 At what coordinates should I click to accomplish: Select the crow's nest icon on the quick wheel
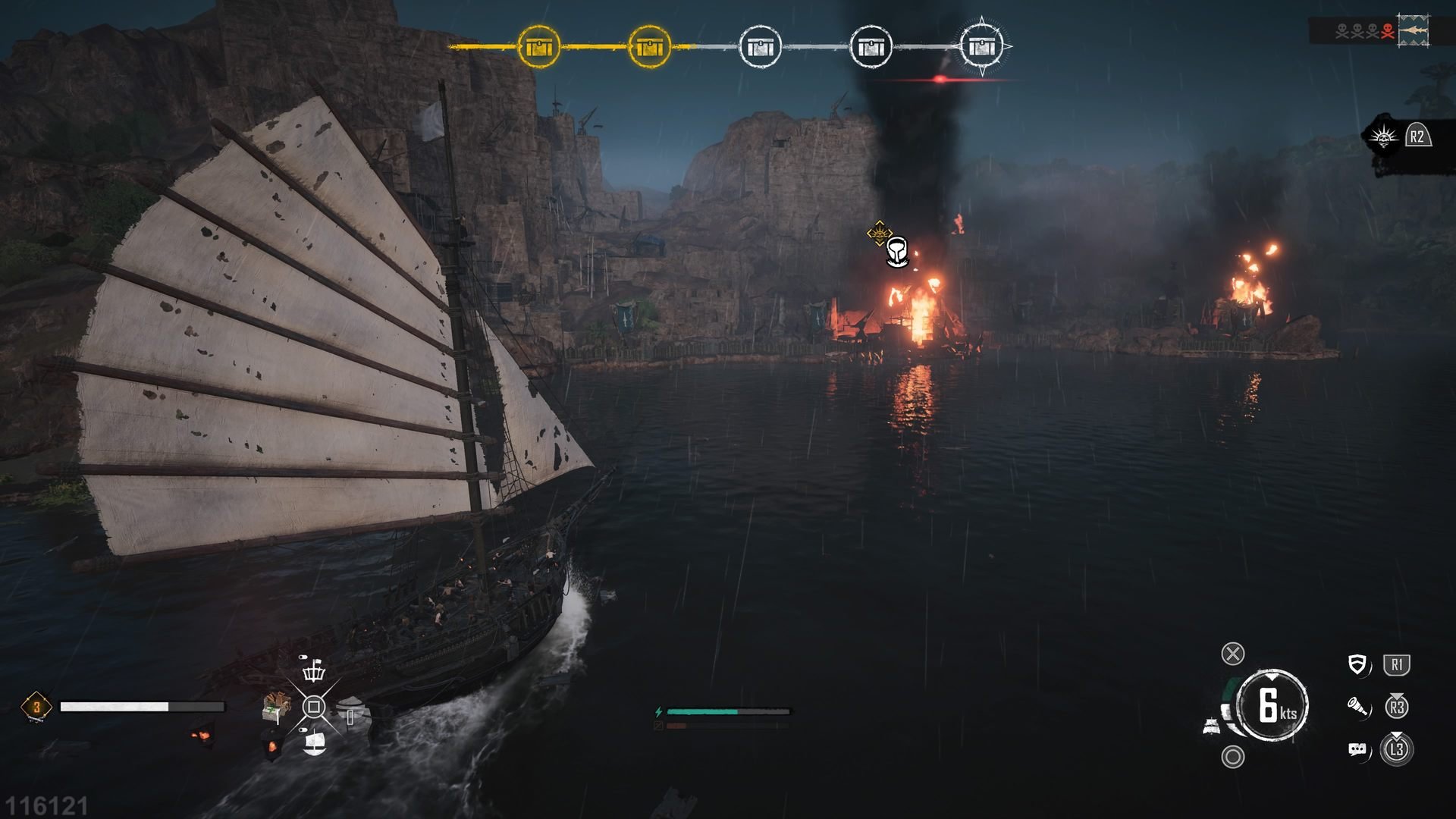(313, 671)
